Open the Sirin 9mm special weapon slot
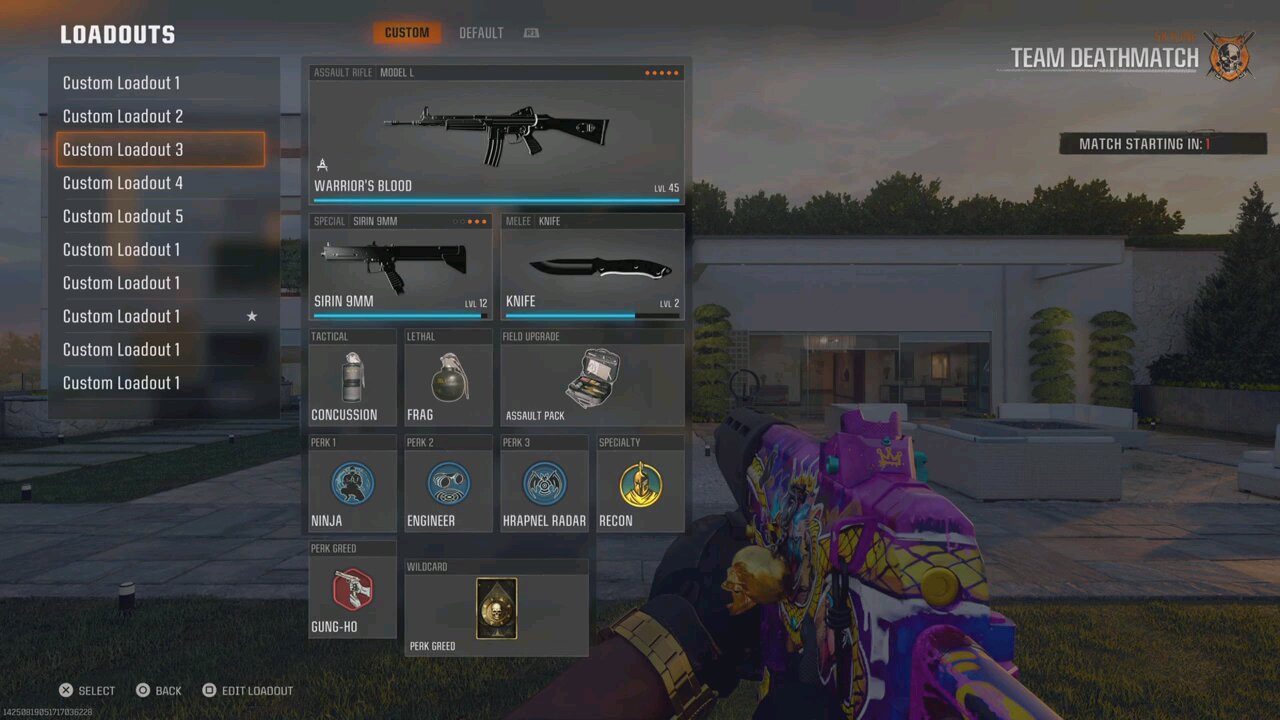 400,268
